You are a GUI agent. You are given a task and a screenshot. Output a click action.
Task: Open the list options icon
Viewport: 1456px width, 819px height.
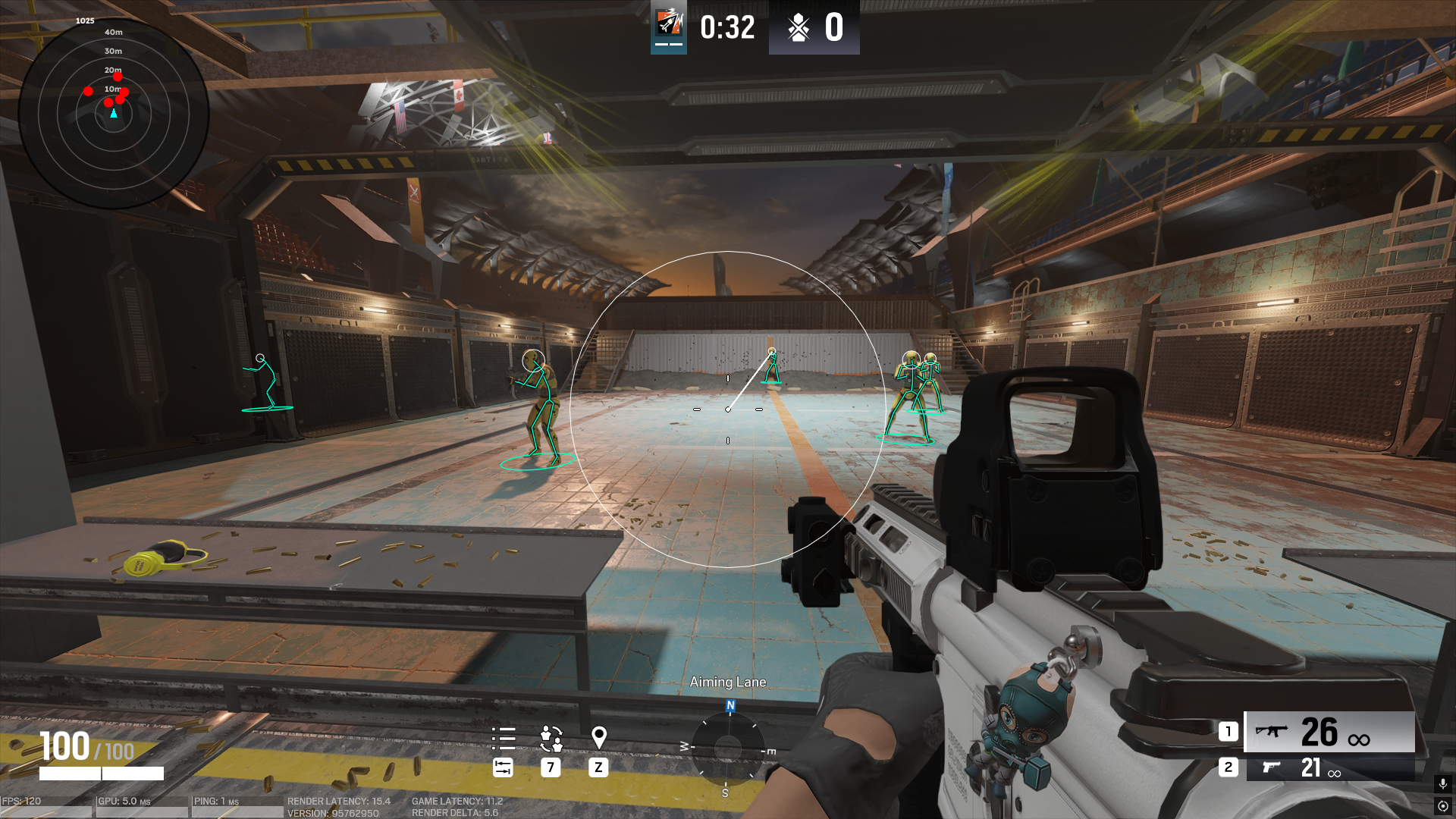(x=503, y=738)
